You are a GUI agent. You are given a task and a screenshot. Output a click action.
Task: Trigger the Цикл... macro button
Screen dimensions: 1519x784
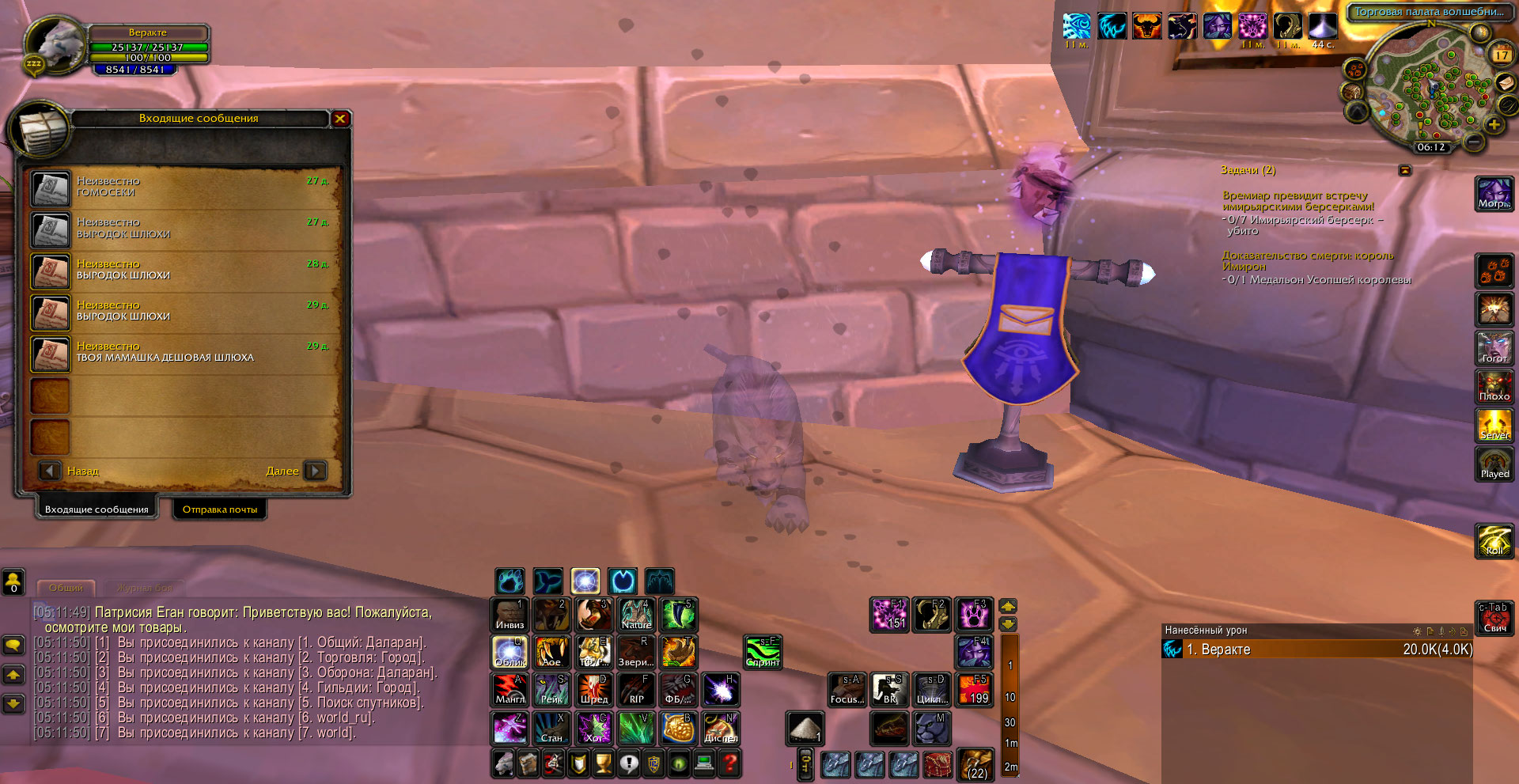pyautogui.click(x=932, y=689)
